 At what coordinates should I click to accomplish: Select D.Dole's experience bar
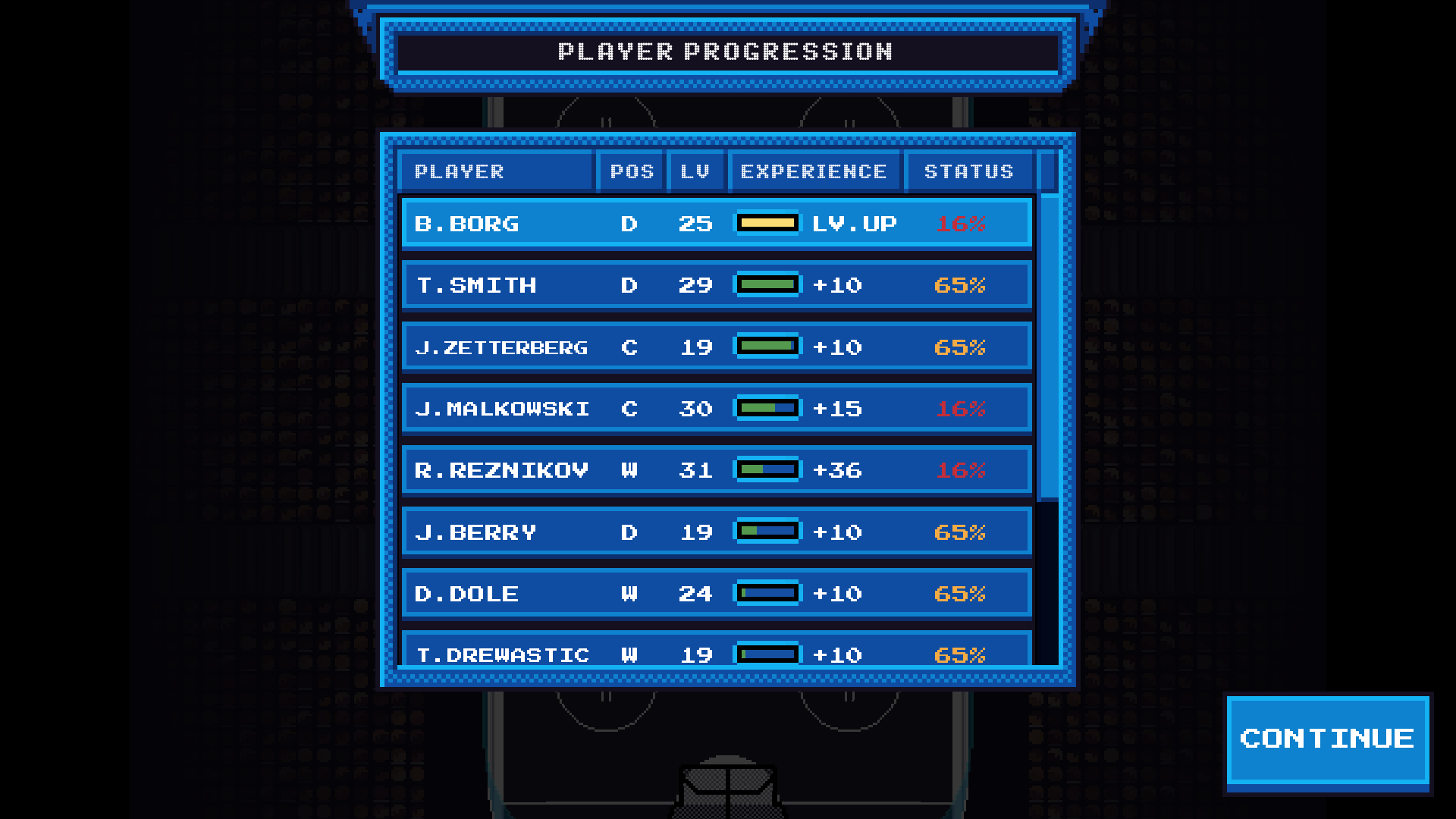coord(767,592)
